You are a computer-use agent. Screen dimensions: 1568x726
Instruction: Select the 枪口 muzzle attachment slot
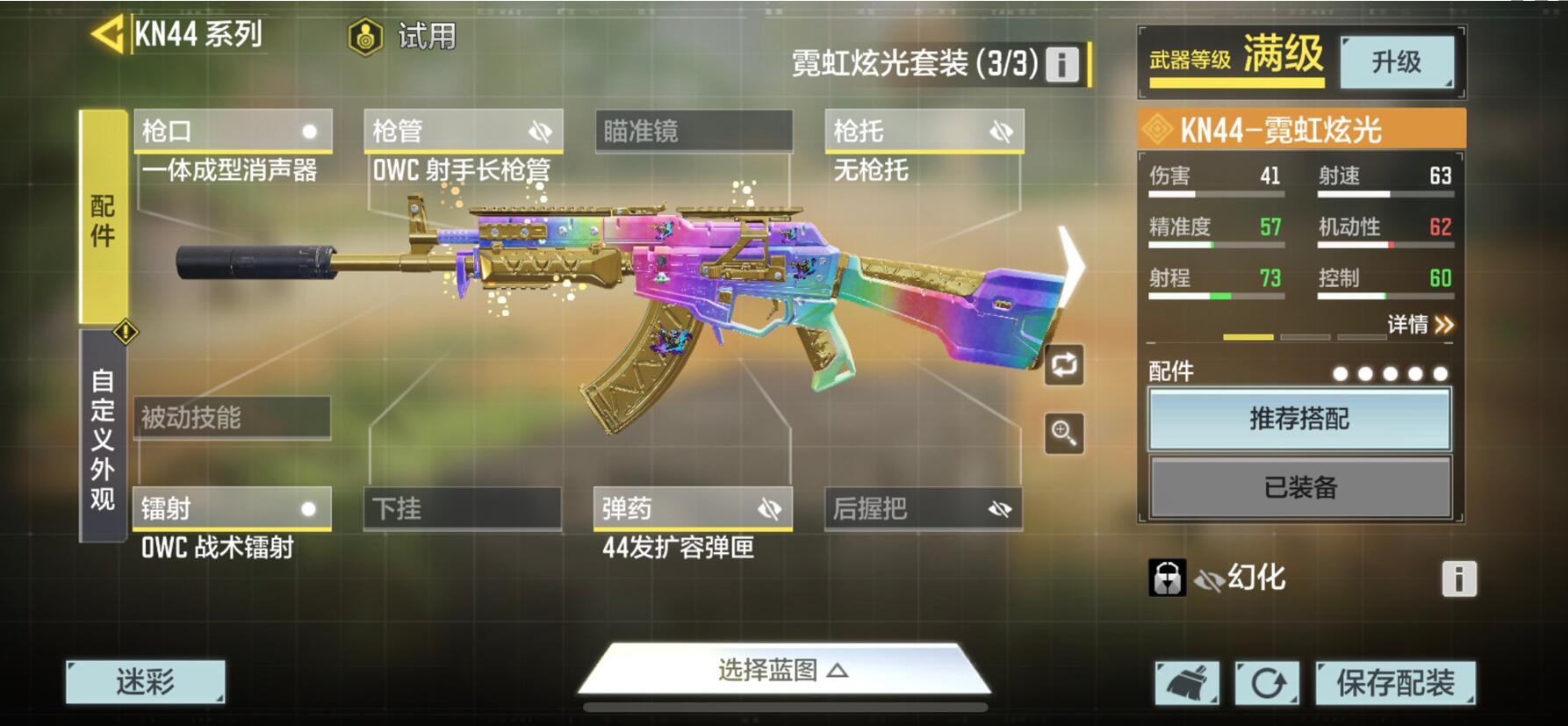[233, 132]
